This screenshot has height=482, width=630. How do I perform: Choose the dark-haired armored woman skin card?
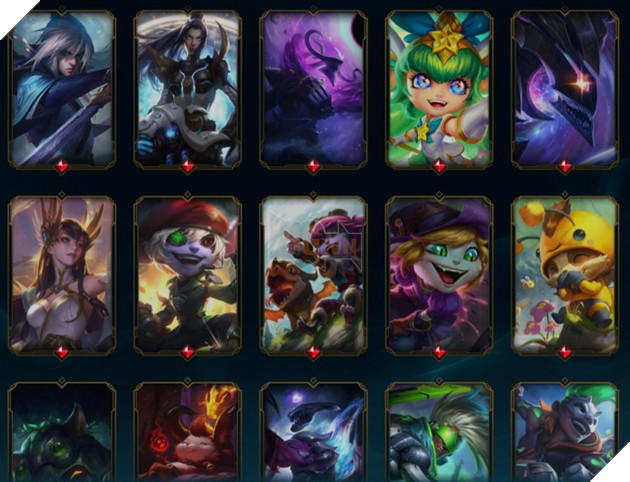pos(188,88)
